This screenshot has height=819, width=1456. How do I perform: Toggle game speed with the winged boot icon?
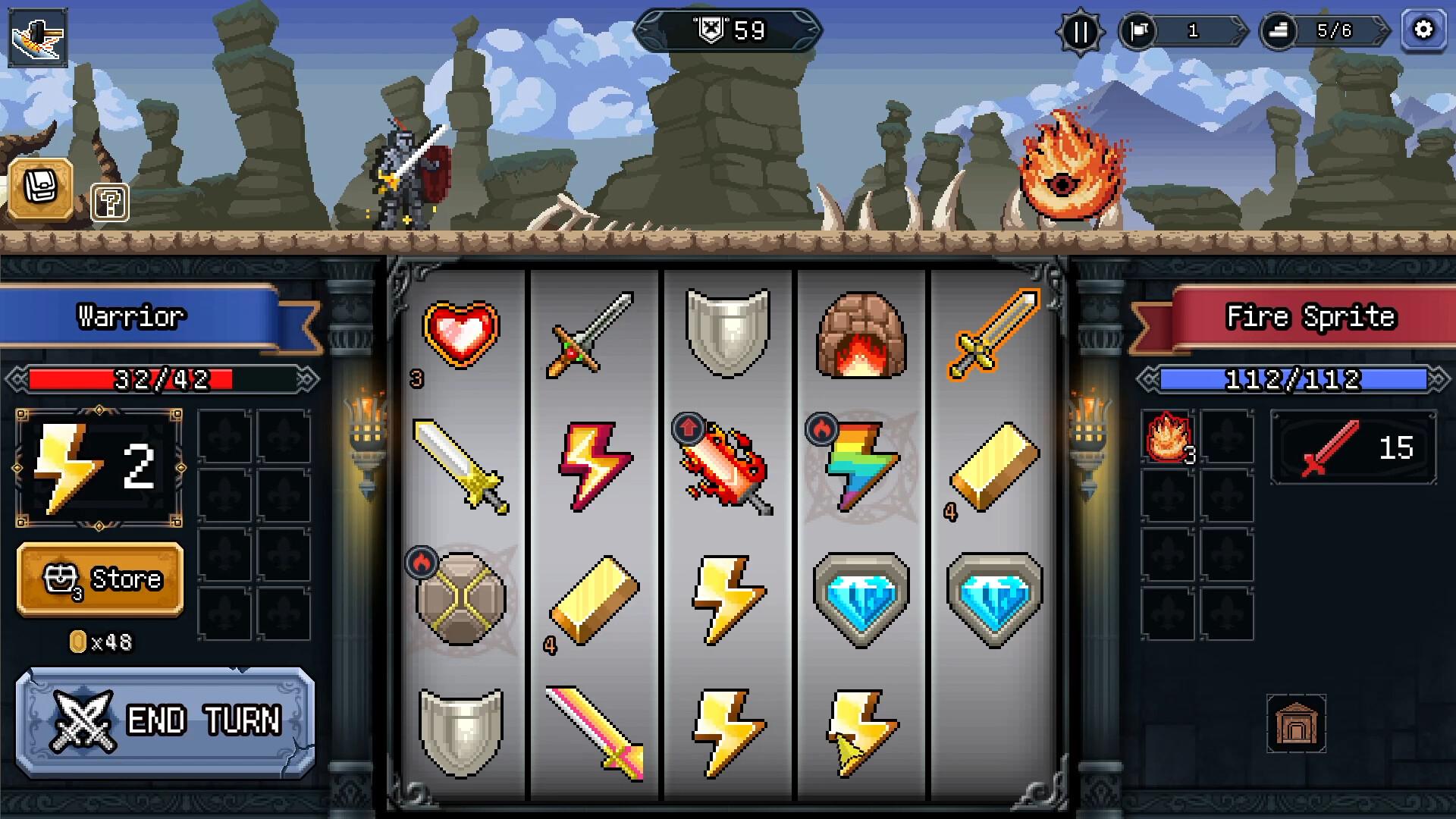(x=38, y=36)
